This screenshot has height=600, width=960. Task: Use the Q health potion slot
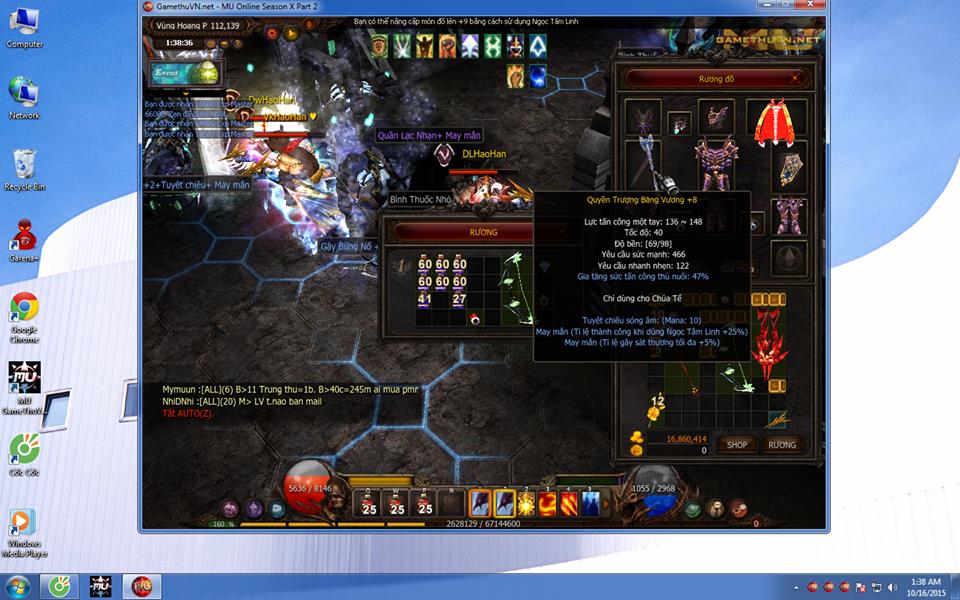coord(369,503)
